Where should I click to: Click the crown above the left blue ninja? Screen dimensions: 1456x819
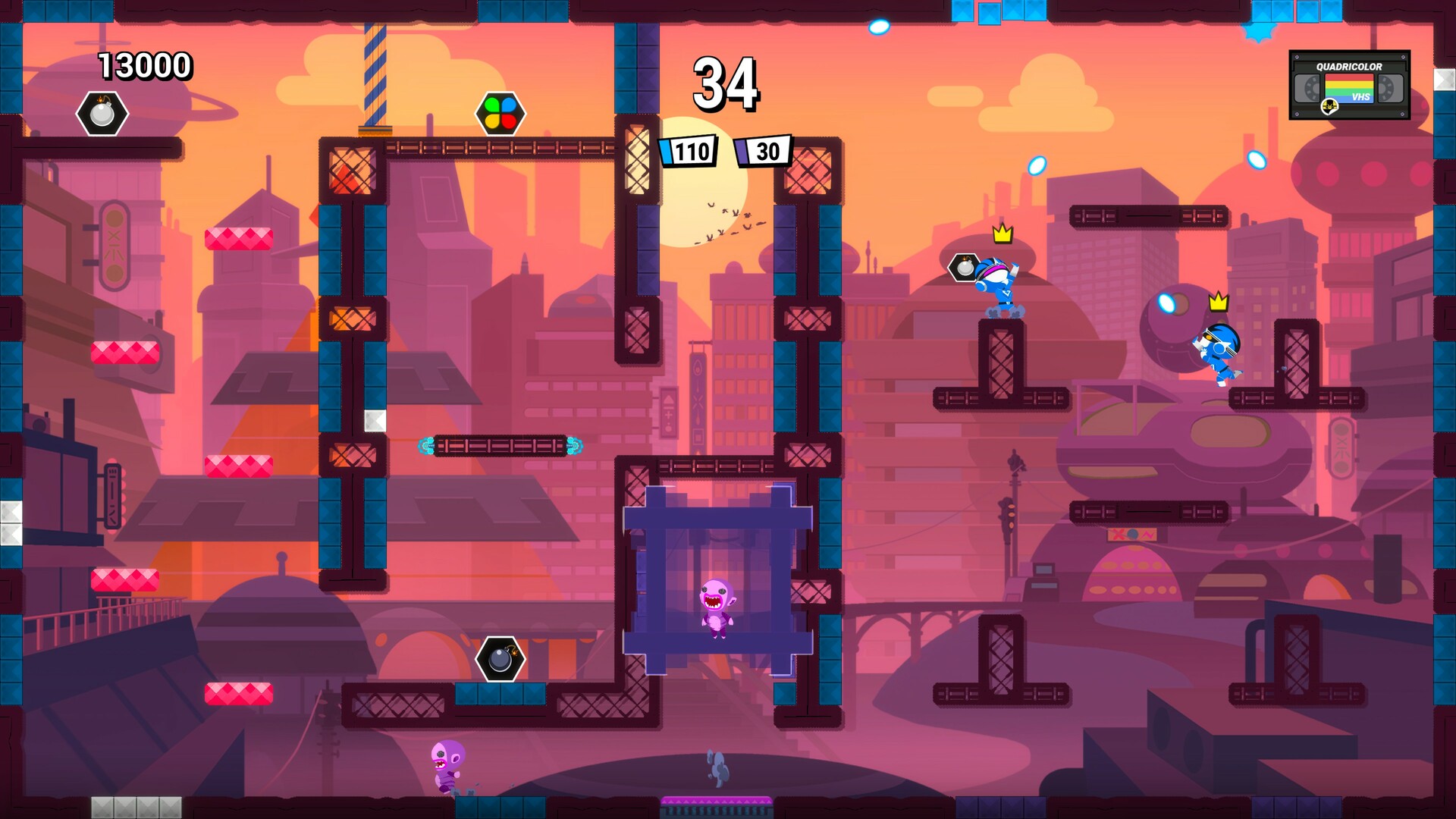click(x=1001, y=236)
